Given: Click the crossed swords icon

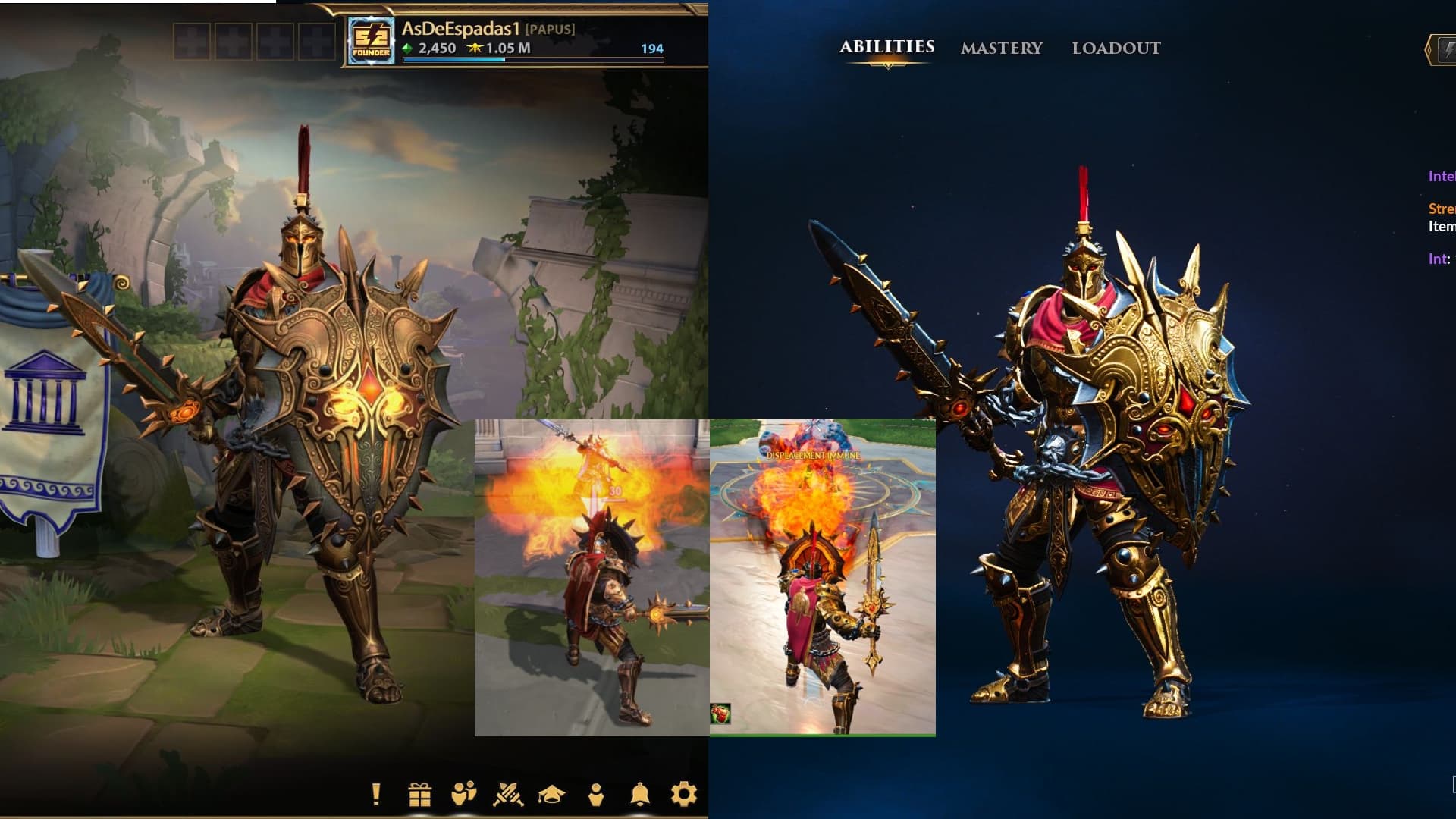Looking at the screenshot, I should point(507,794).
